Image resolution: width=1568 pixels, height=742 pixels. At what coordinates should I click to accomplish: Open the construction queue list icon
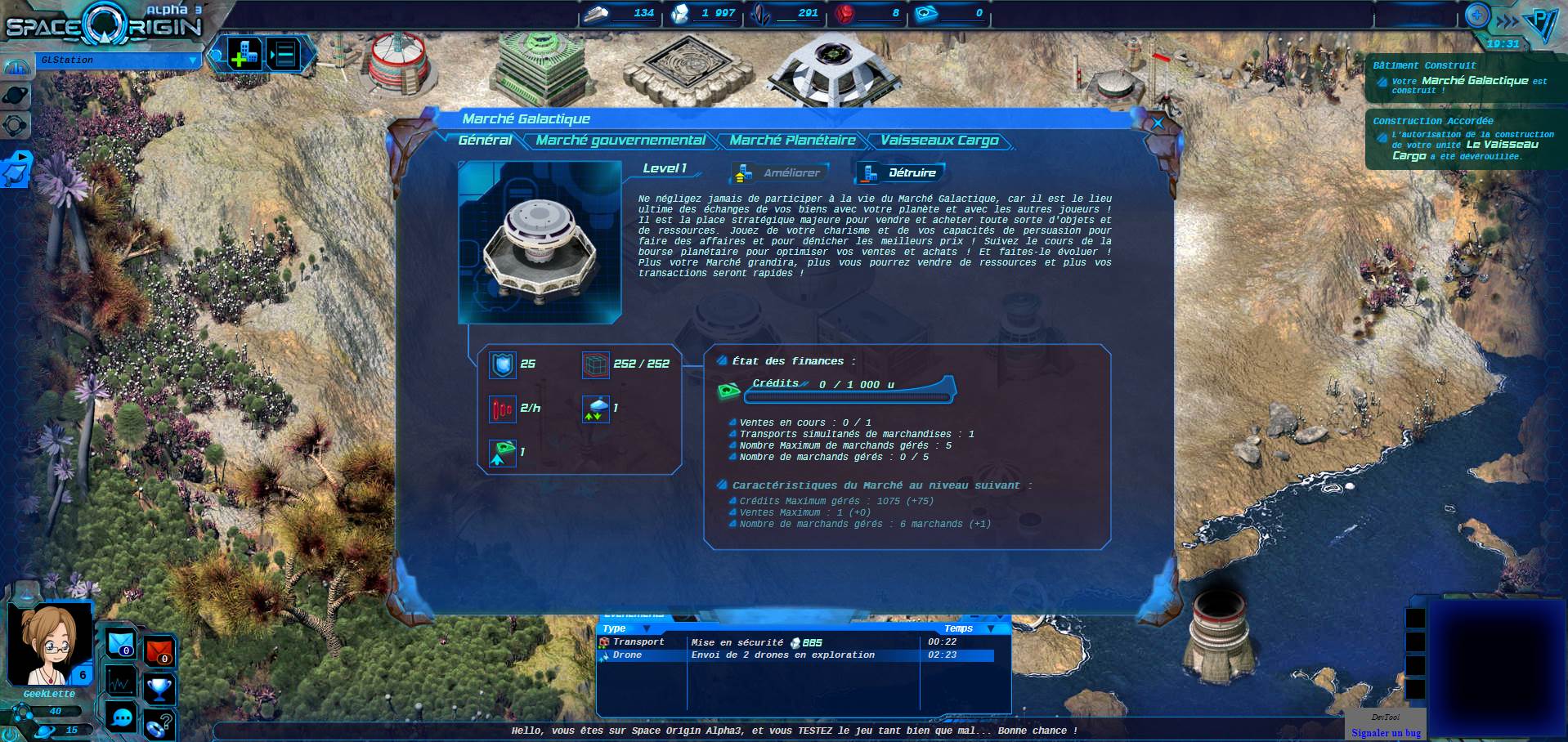(x=284, y=55)
